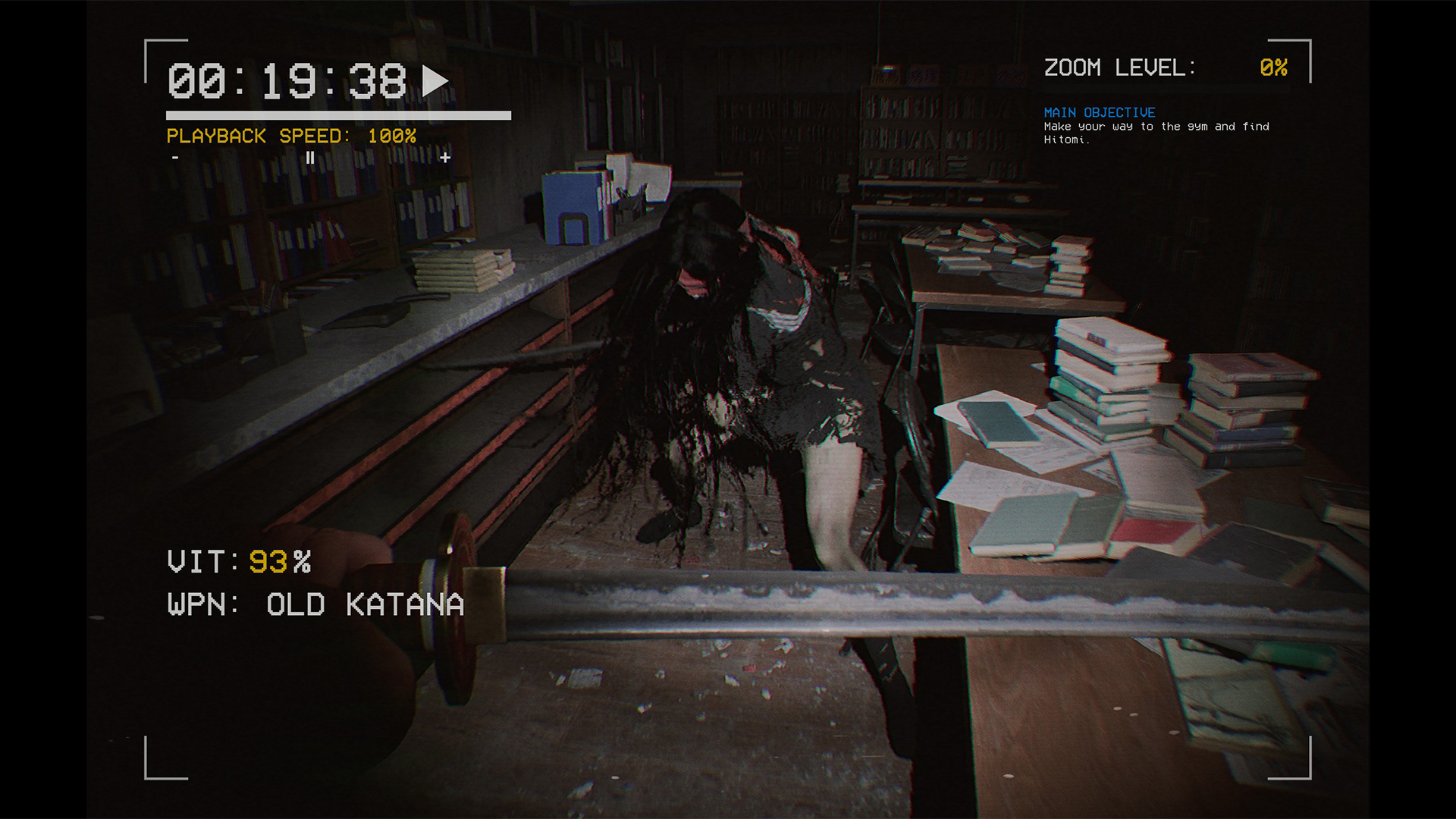This screenshot has width=1456, height=819.
Task: Click the VIT health percentage indicator
Action: click(x=238, y=563)
